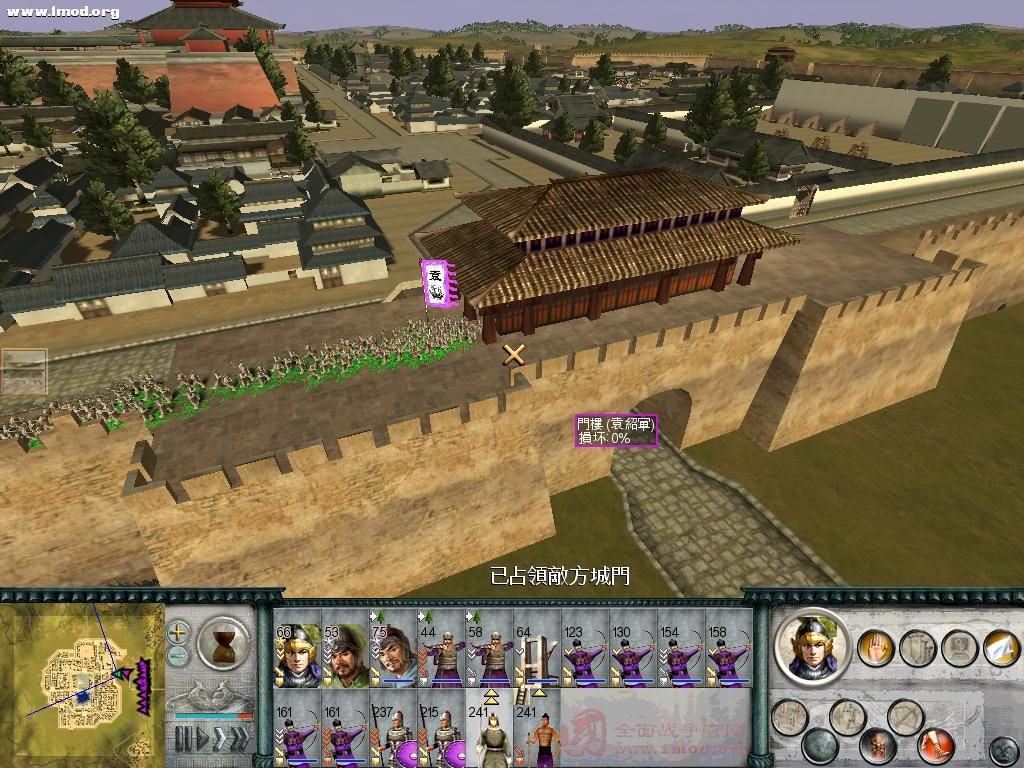Zoom in the minimap with the plus button
The height and width of the screenshot is (768, 1024).
(x=178, y=632)
